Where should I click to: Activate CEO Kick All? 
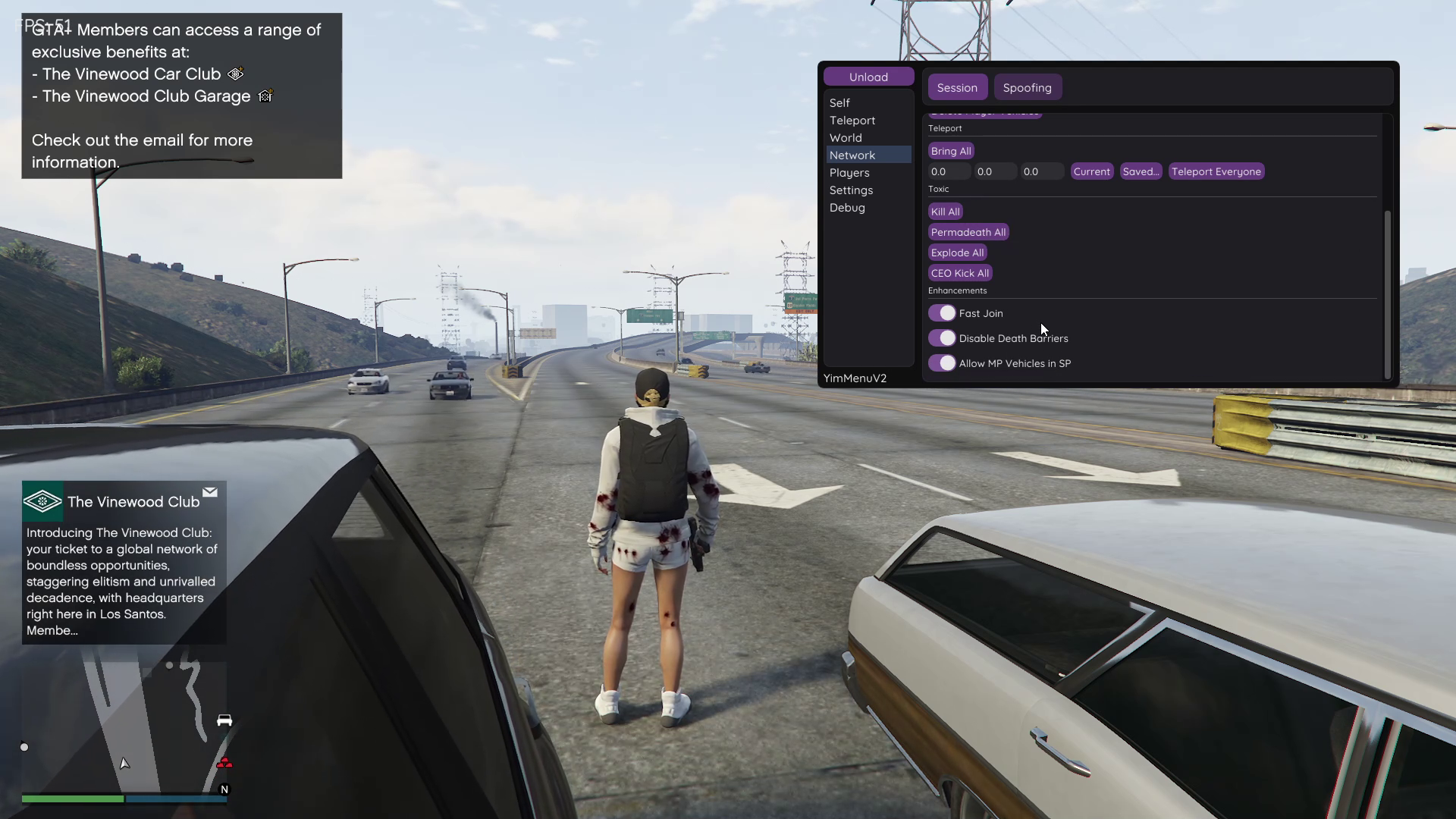pyautogui.click(x=959, y=273)
